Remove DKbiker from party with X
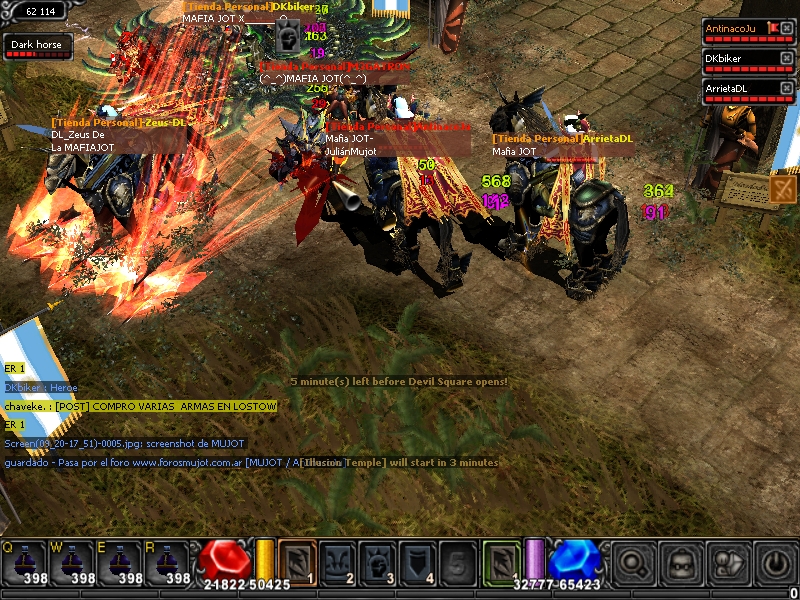Viewport: 800px width, 600px height. point(786,58)
